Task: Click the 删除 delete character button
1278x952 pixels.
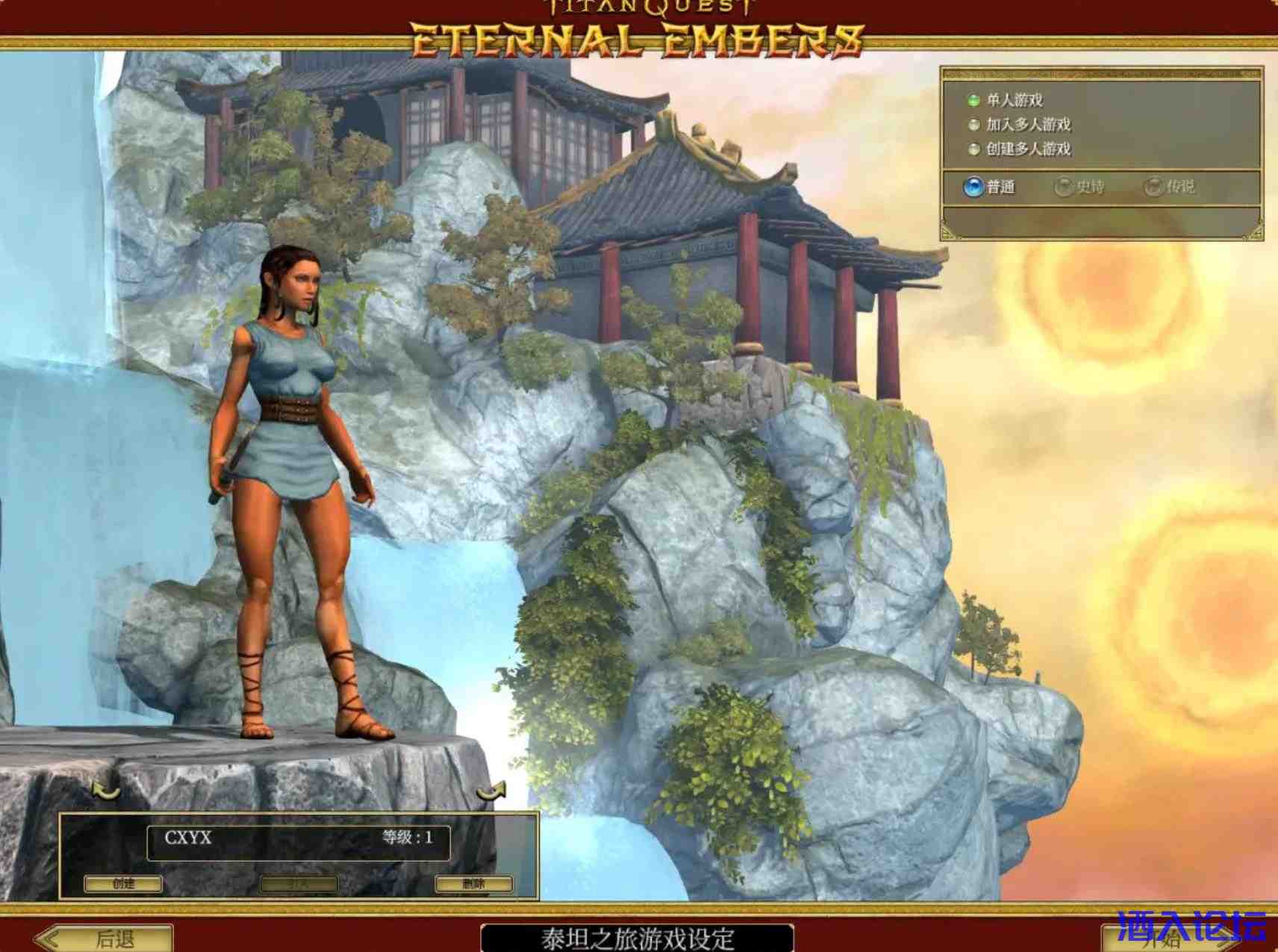Action: coord(473,884)
